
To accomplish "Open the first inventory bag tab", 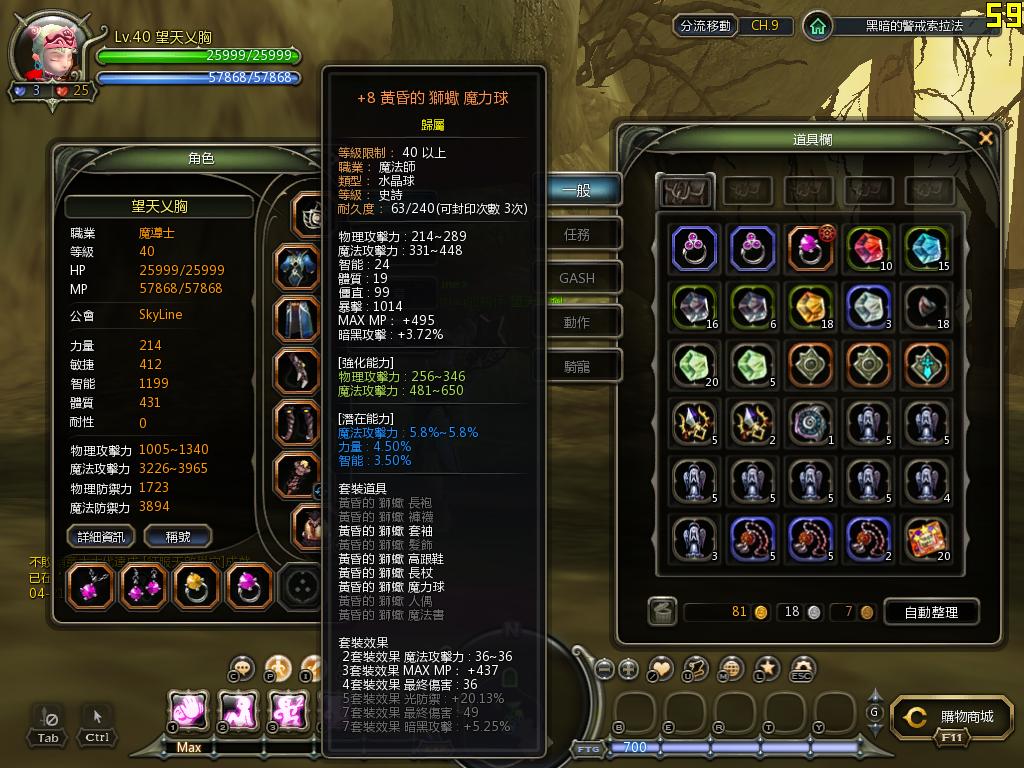I will 684,189.
